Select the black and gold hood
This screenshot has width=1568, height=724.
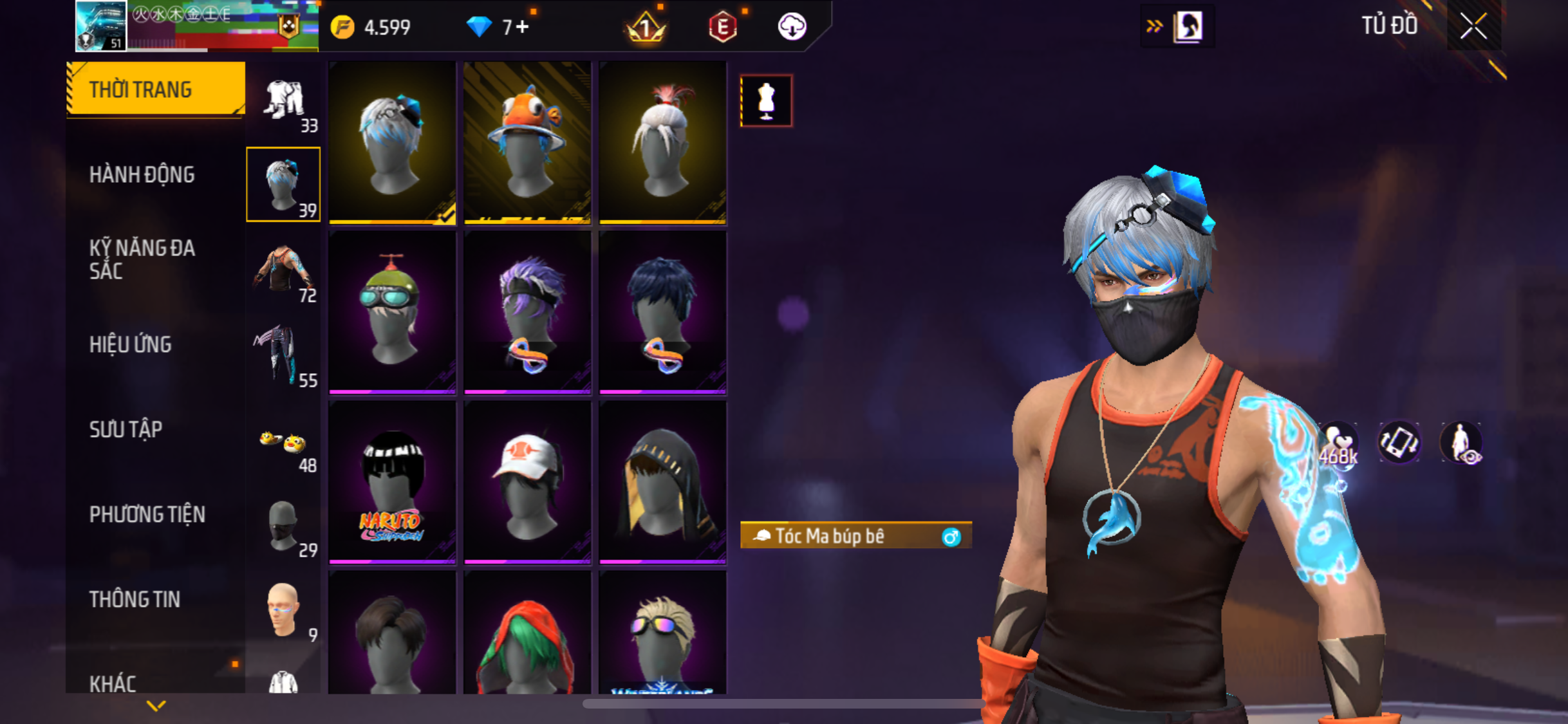click(x=662, y=482)
